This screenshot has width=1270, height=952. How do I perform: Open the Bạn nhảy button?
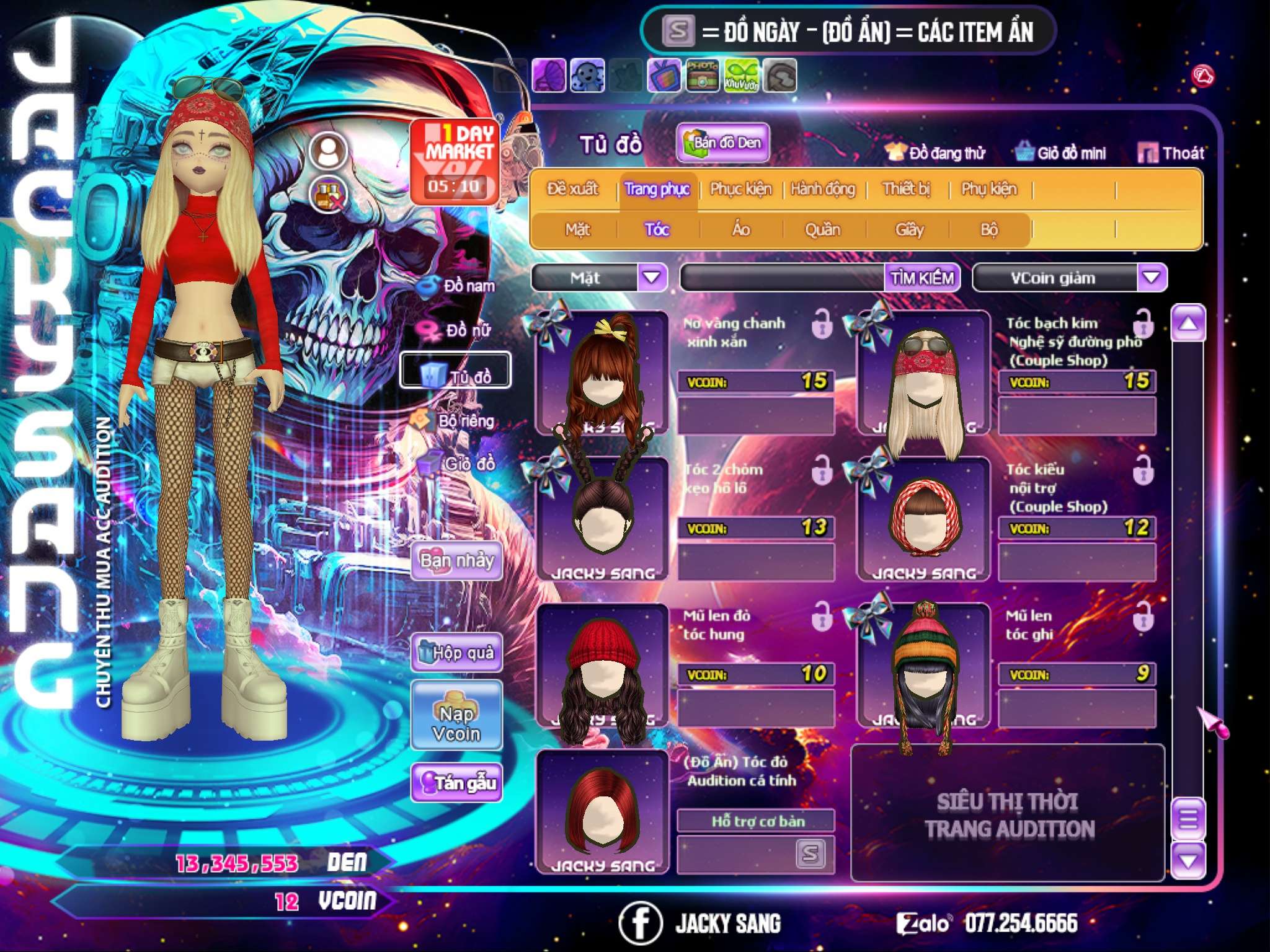(457, 561)
